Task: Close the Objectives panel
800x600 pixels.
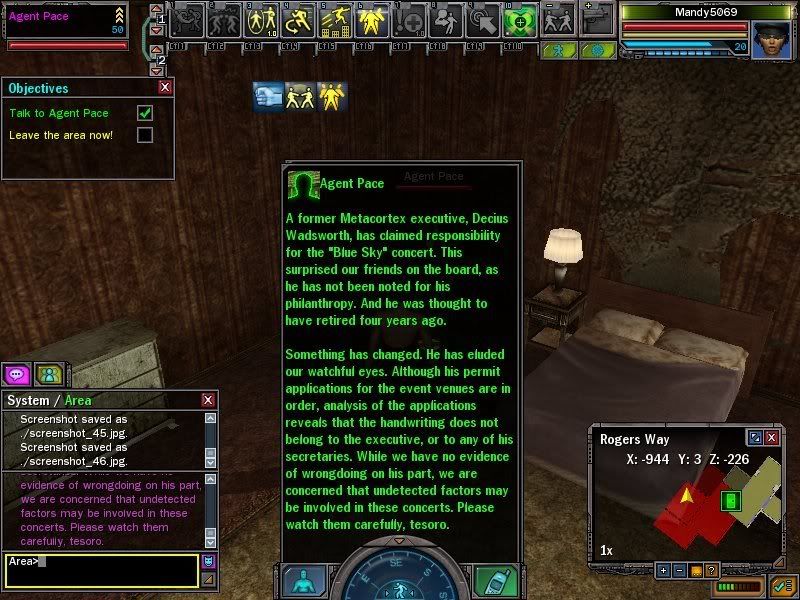Action: (165, 88)
